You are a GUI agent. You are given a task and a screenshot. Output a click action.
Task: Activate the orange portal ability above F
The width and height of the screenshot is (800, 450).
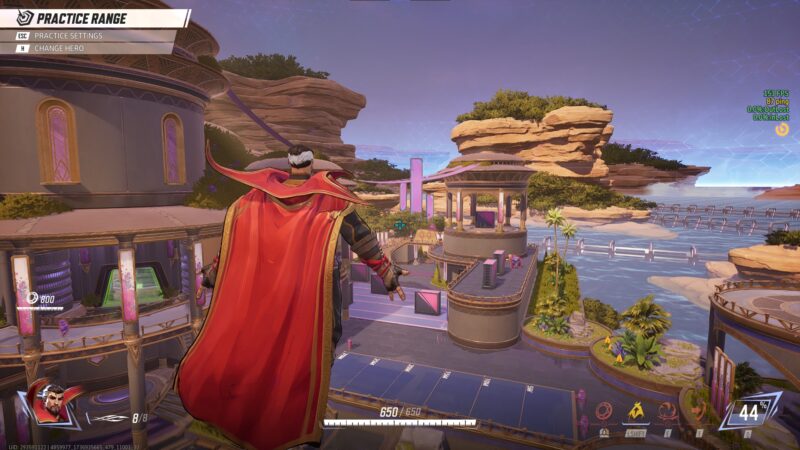699,411
